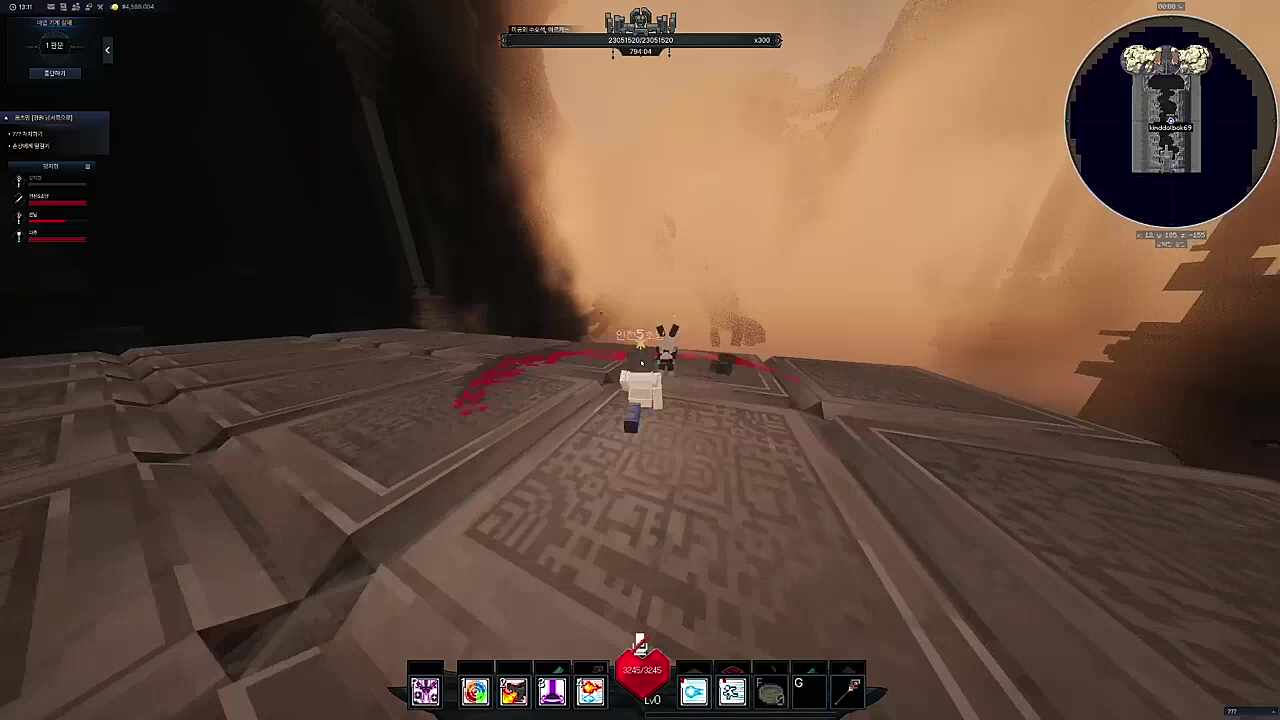The image size is (1280, 720).
Task: Collapse the raid panel with the arrow
Action: pos(107,50)
